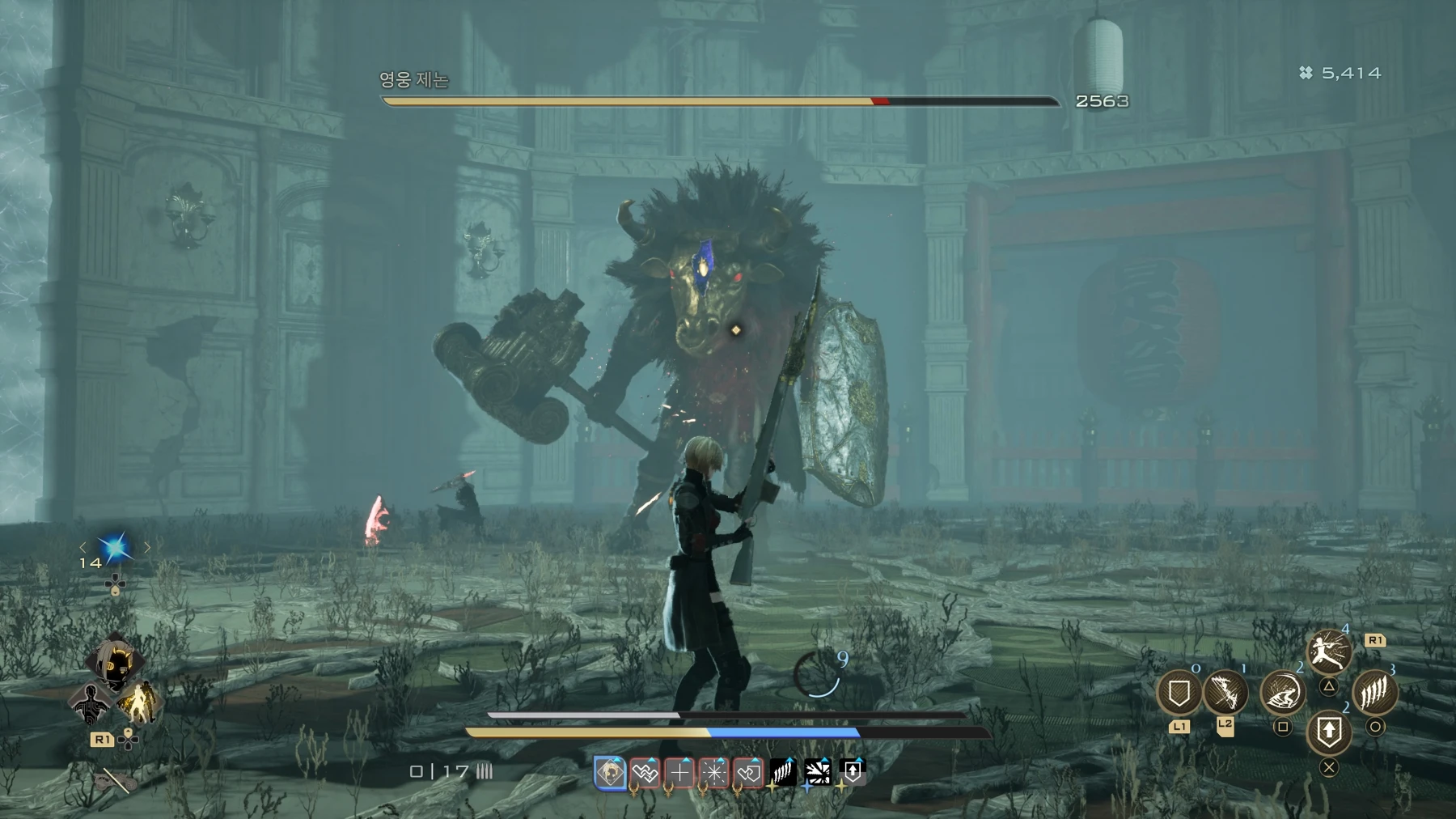
Task: Trigger the lunging archer shot skill
Action: (x=1328, y=651)
